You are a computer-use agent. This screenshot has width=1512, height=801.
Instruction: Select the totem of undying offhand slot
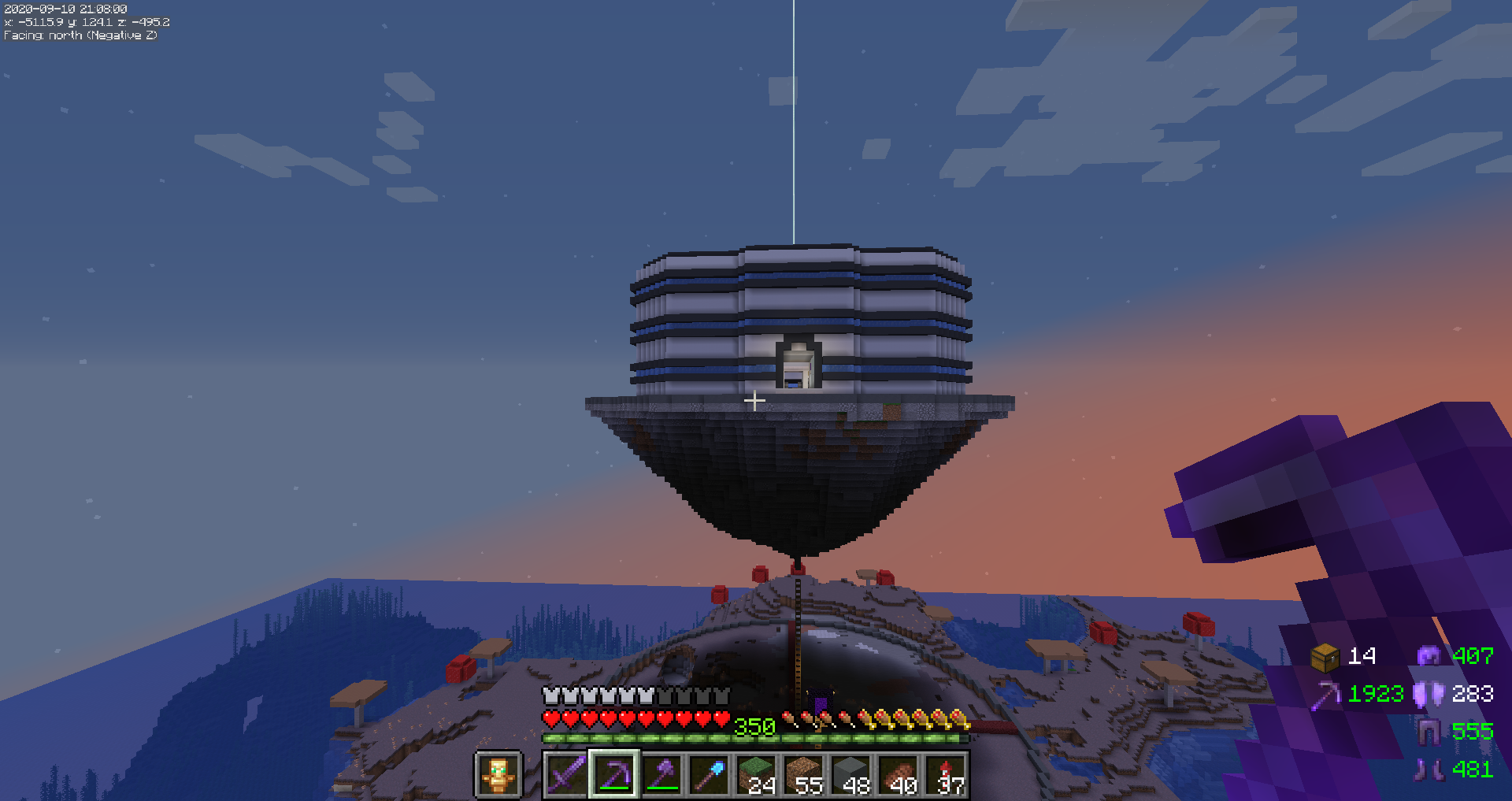(x=498, y=775)
